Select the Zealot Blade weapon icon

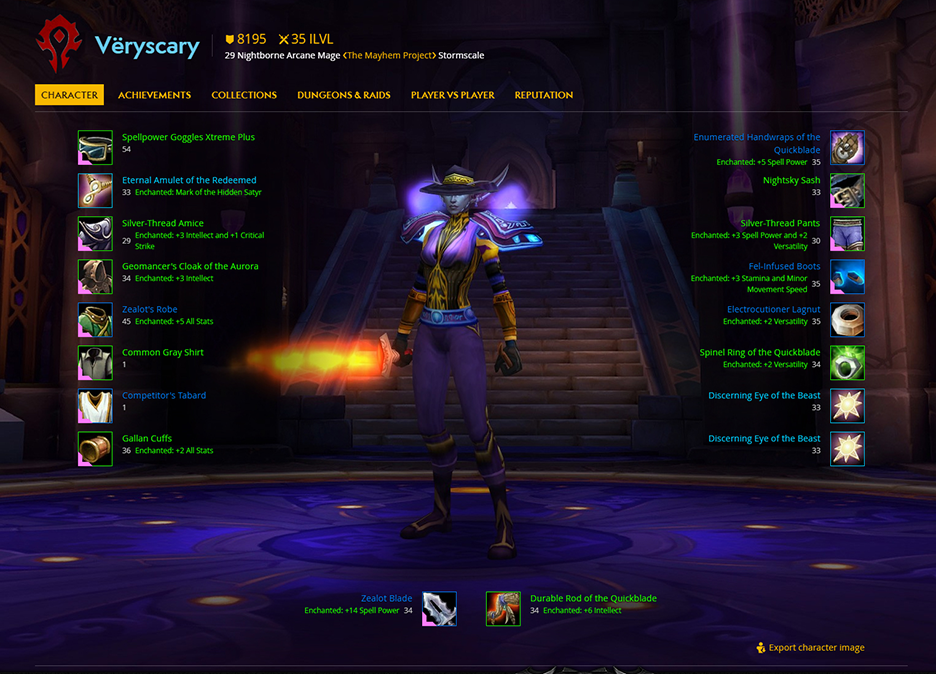pos(439,608)
